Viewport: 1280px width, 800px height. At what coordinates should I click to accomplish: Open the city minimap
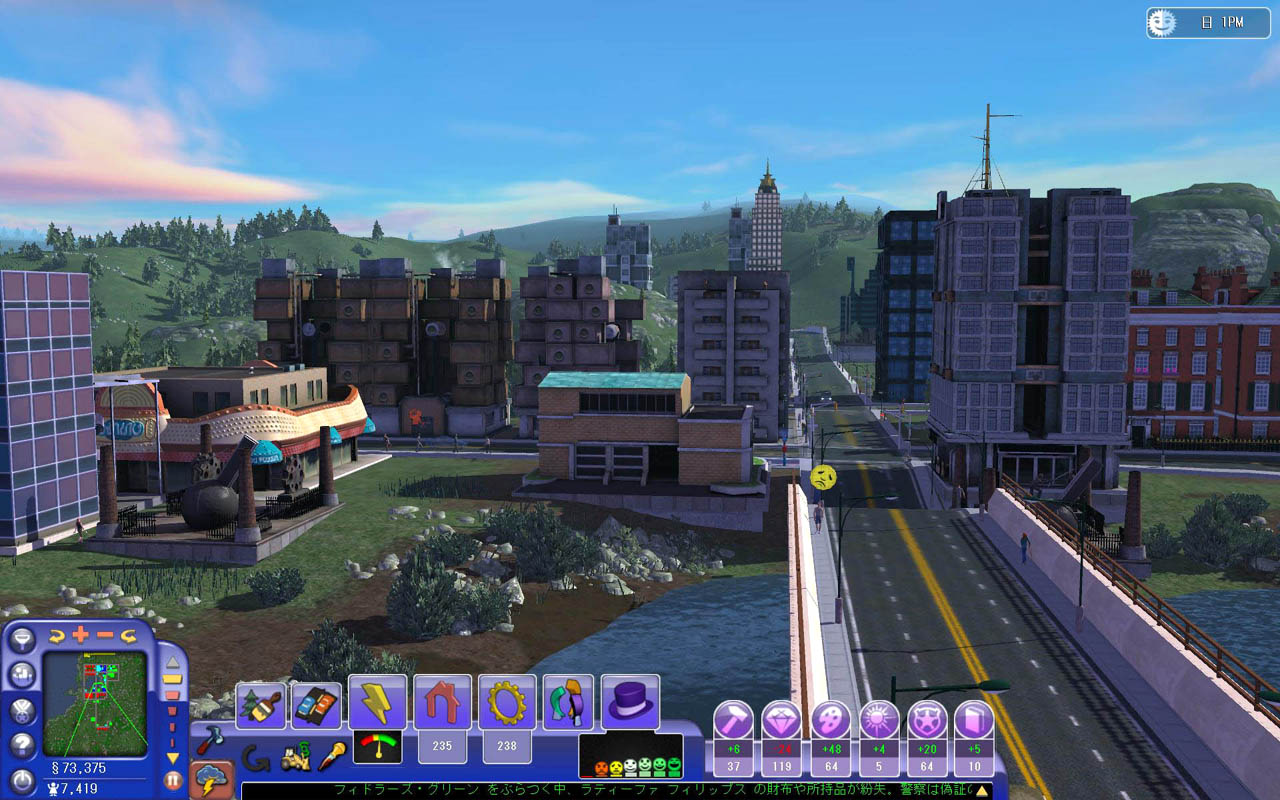click(95, 703)
